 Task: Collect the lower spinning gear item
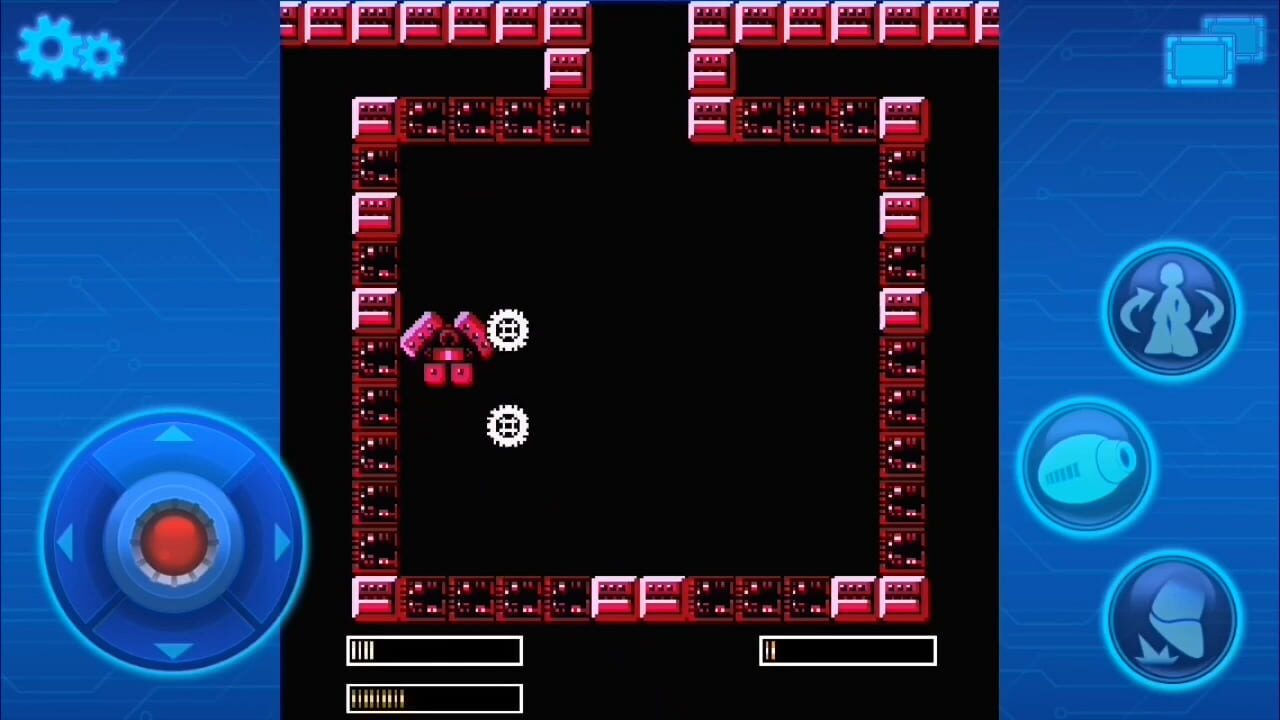[508, 425]
